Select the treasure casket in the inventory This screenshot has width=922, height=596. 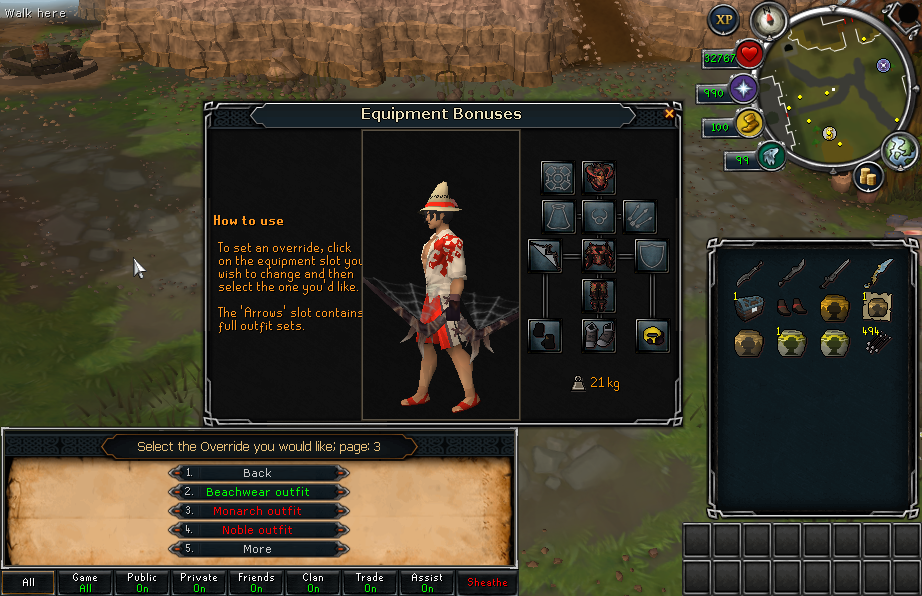749,305
